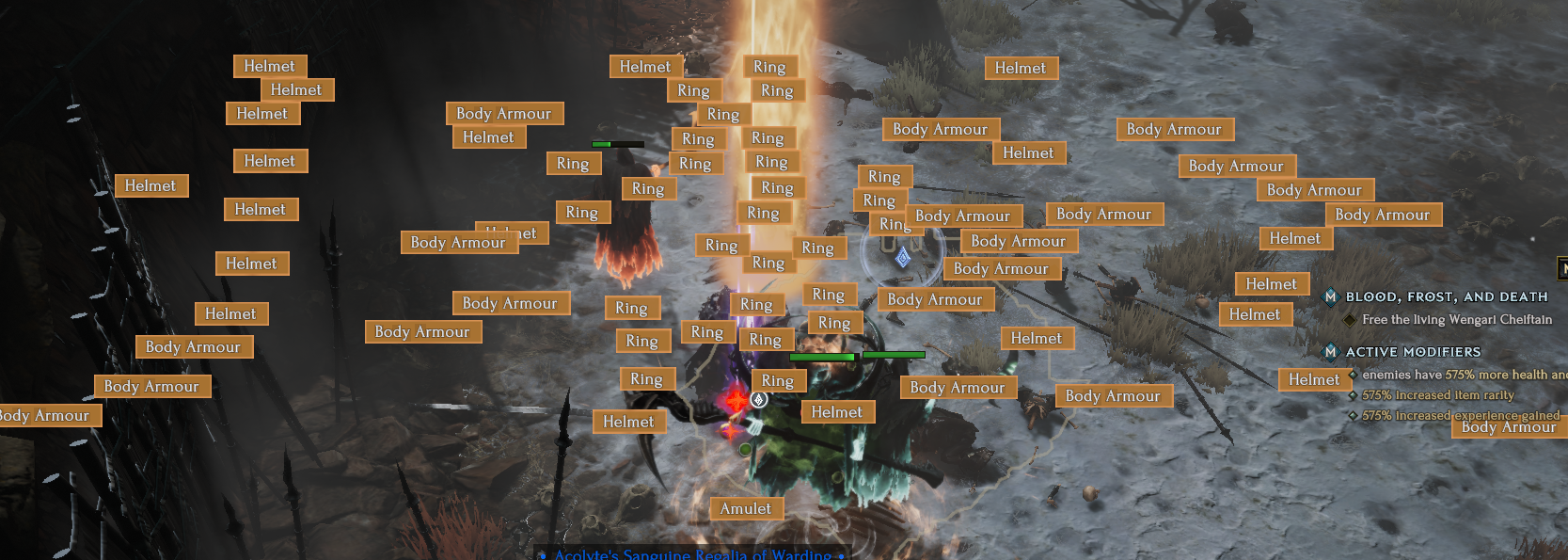Viewport: 1568px width, 560px height.
Task: Open the Blood, Frost, and Death quest
Action: (x=1446, y=296)
